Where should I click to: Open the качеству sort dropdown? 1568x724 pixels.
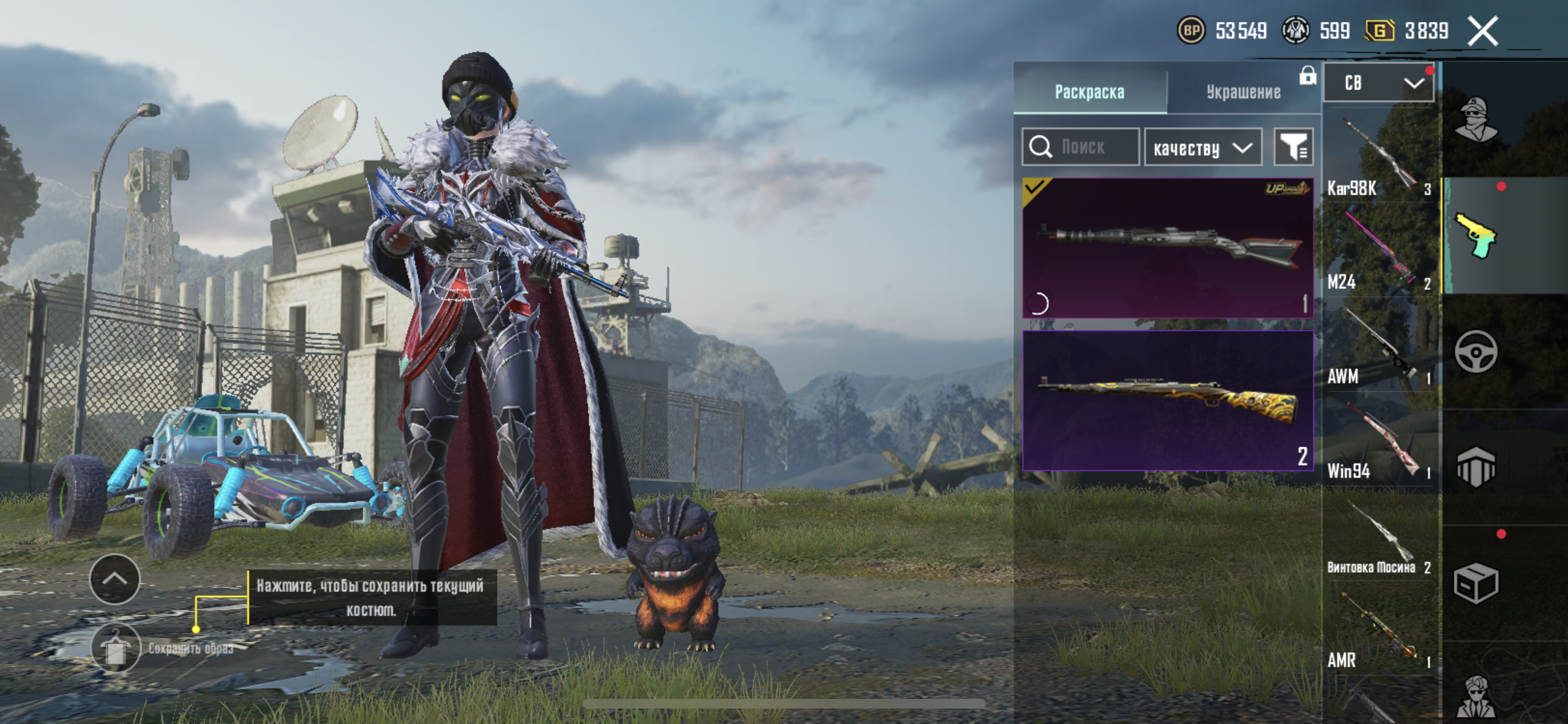point(1202,148)
